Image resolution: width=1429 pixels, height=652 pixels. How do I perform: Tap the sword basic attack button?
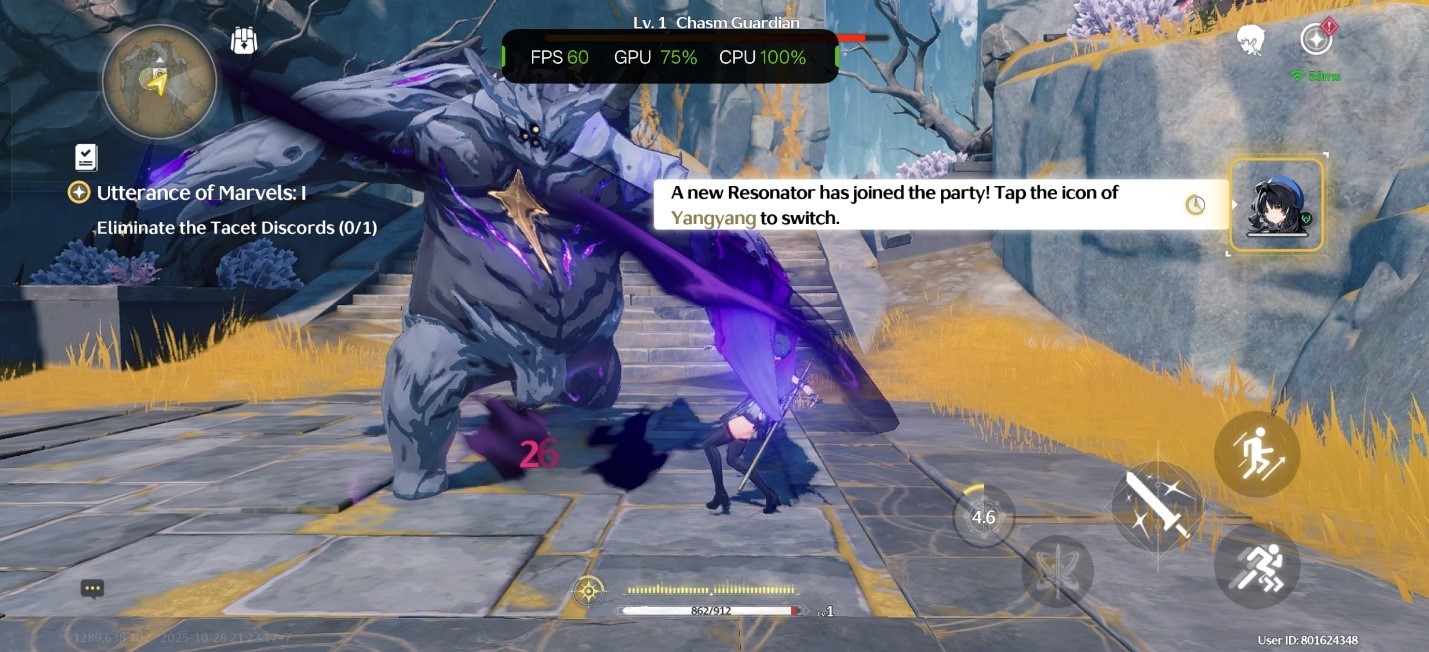1157,506
